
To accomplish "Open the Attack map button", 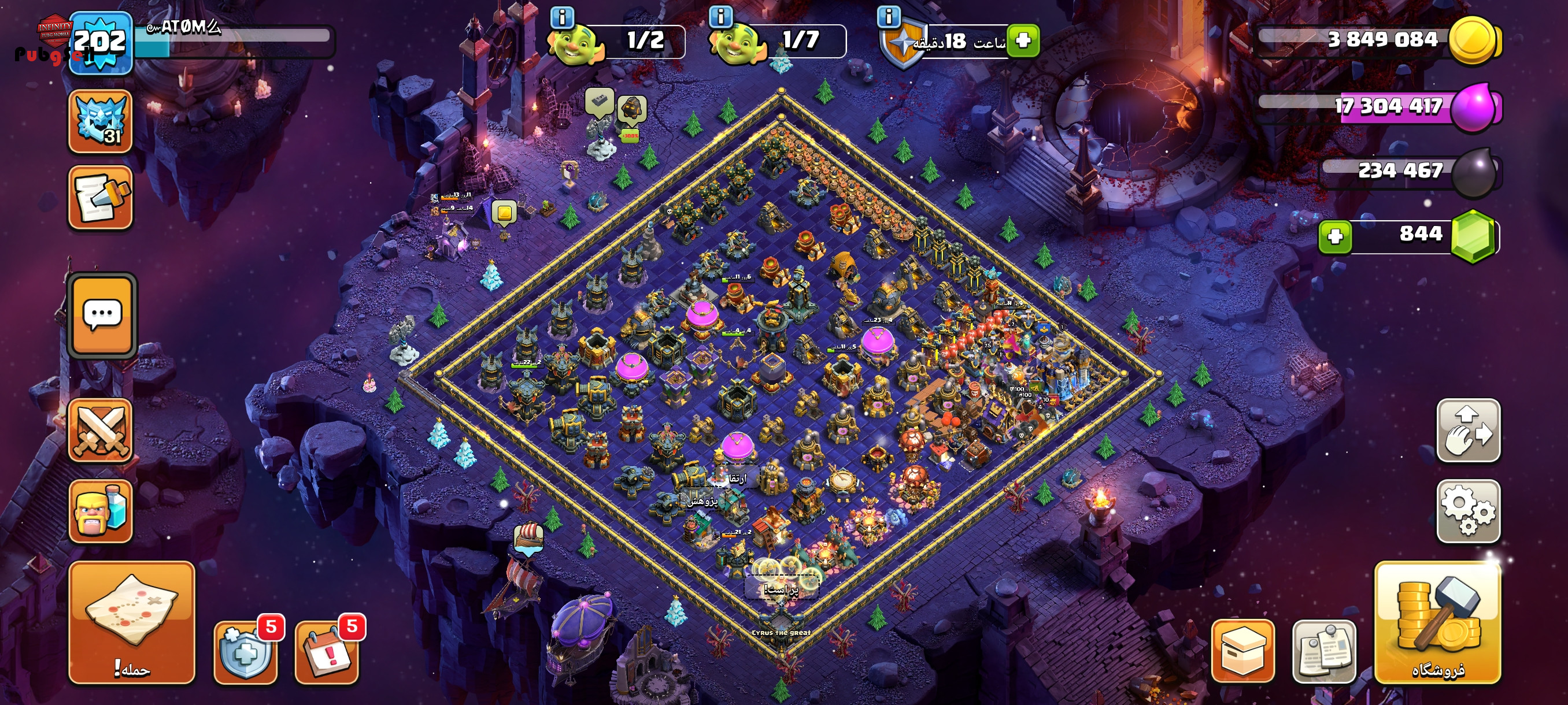I will 131,622.
